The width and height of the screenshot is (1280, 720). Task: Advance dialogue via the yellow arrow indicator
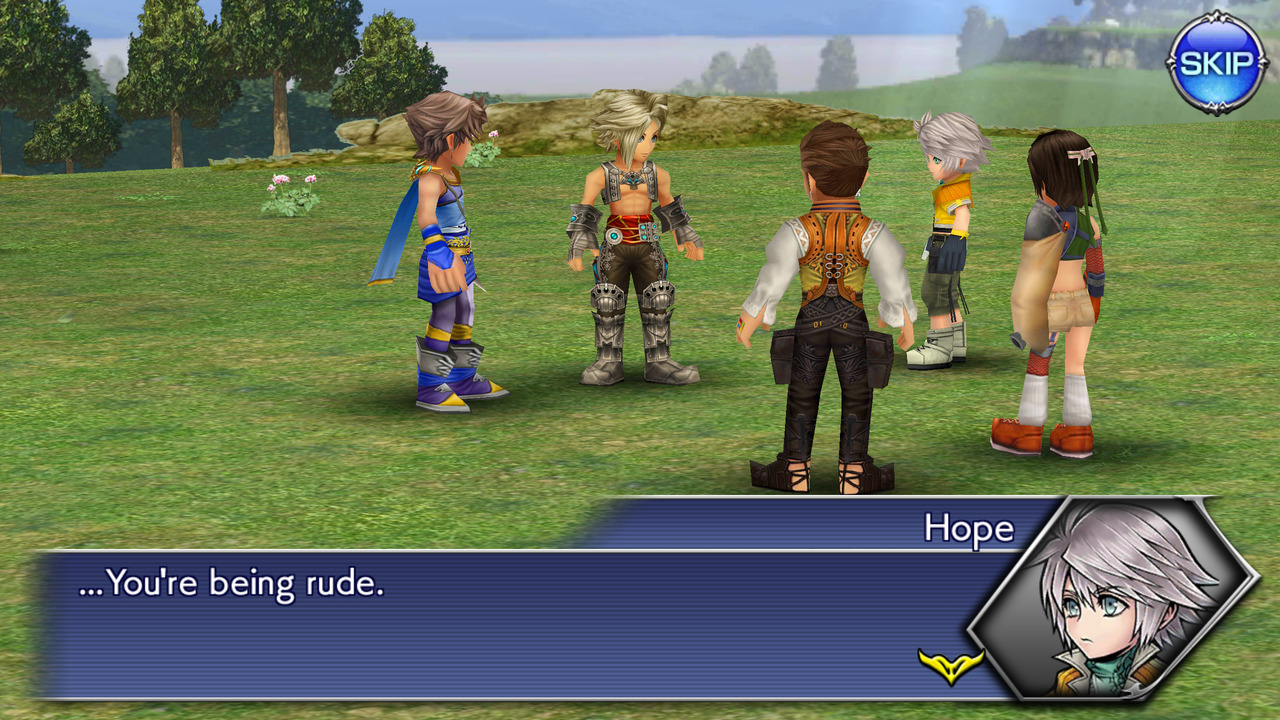tap(950, 665)
